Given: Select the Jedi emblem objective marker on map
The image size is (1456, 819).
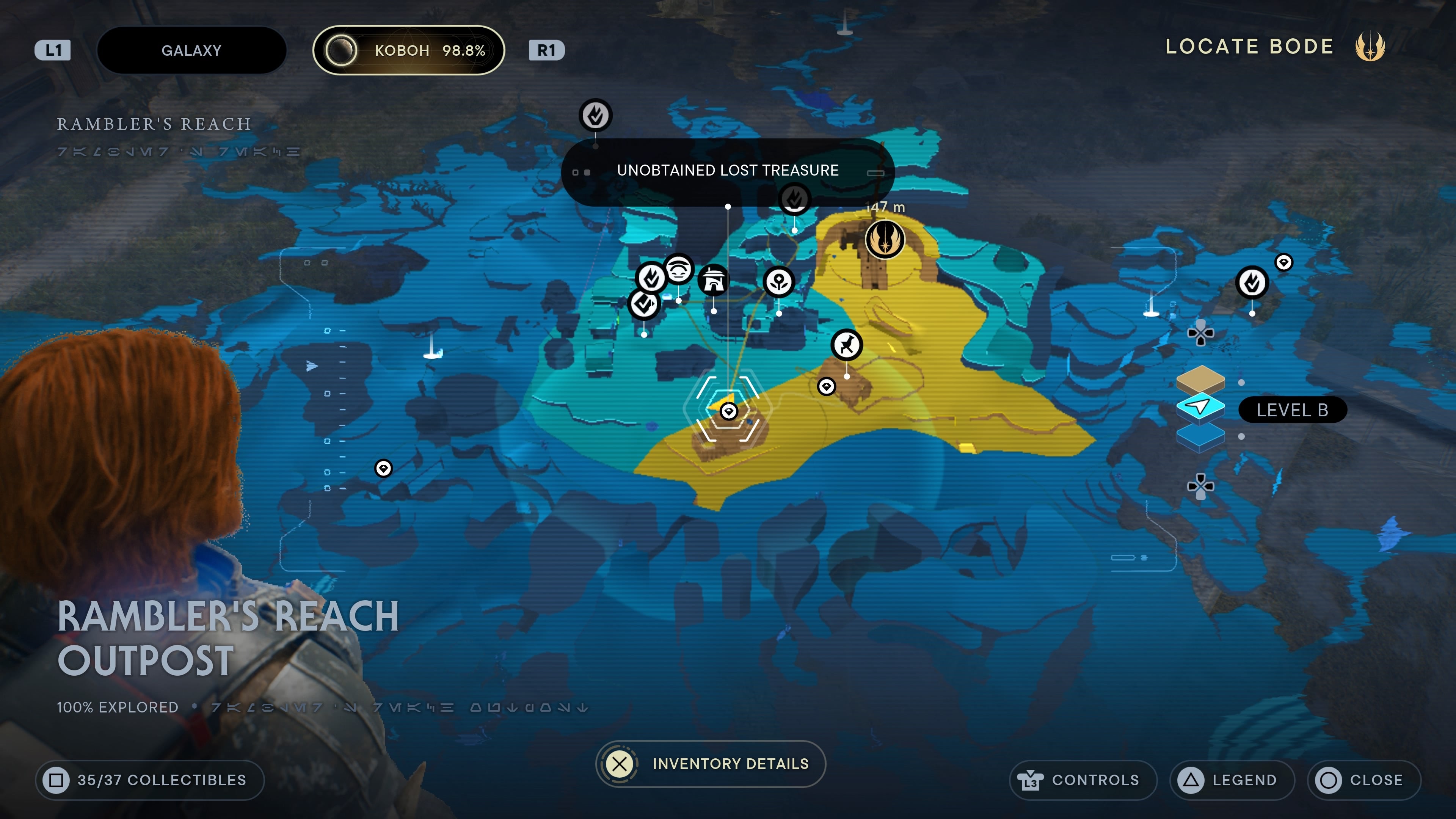Looking at the screenshot, I should coord(885,239).
